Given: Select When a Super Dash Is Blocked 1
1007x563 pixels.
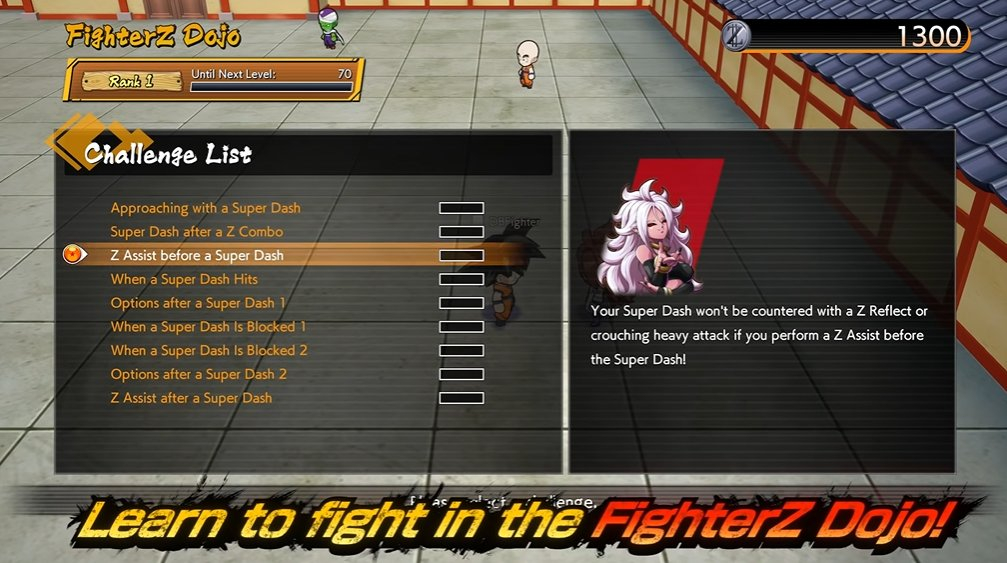Looking at the screenshot, I should [208, 327].
